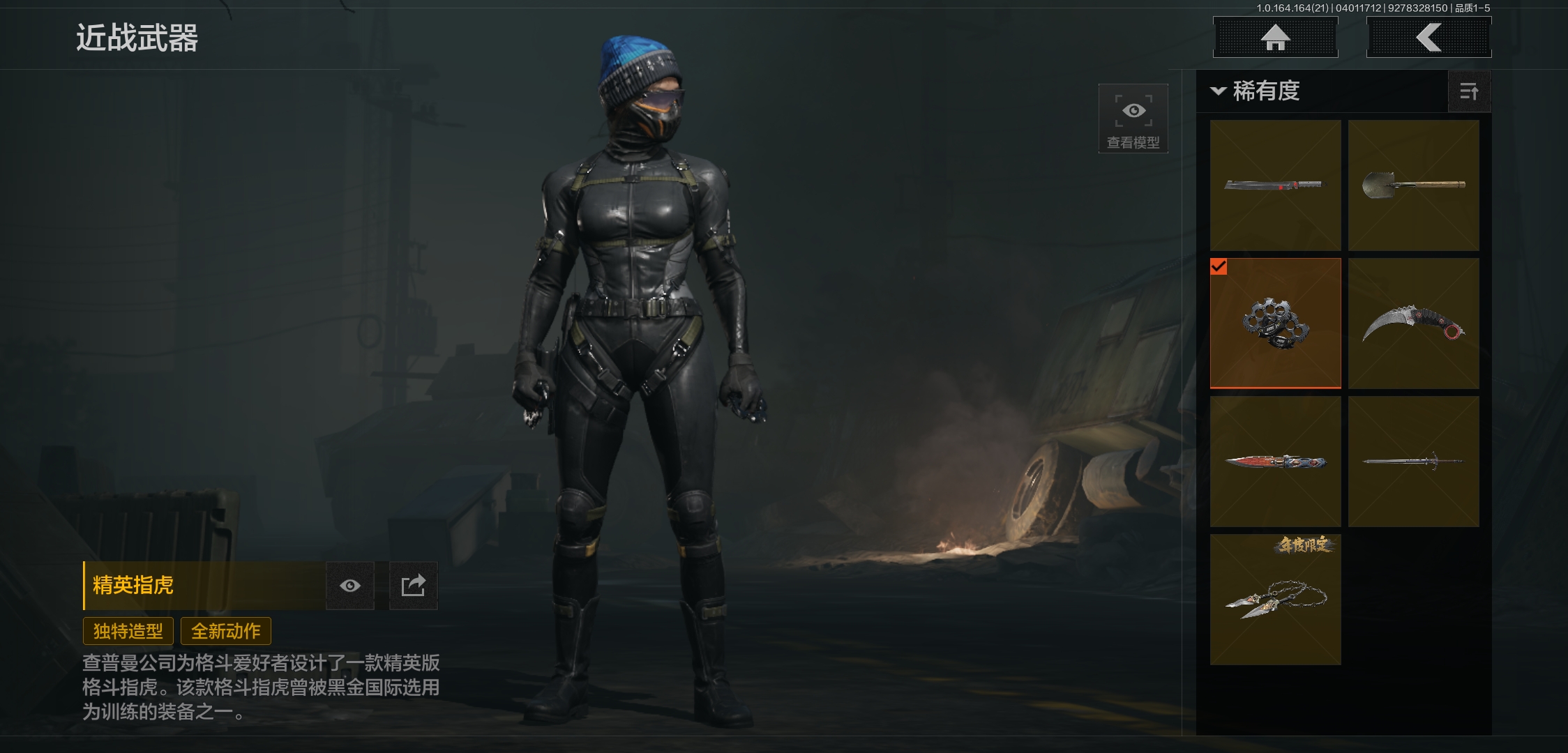Click the 查看模型 view model button
1568x753 pixels.
pos(1133,119)
